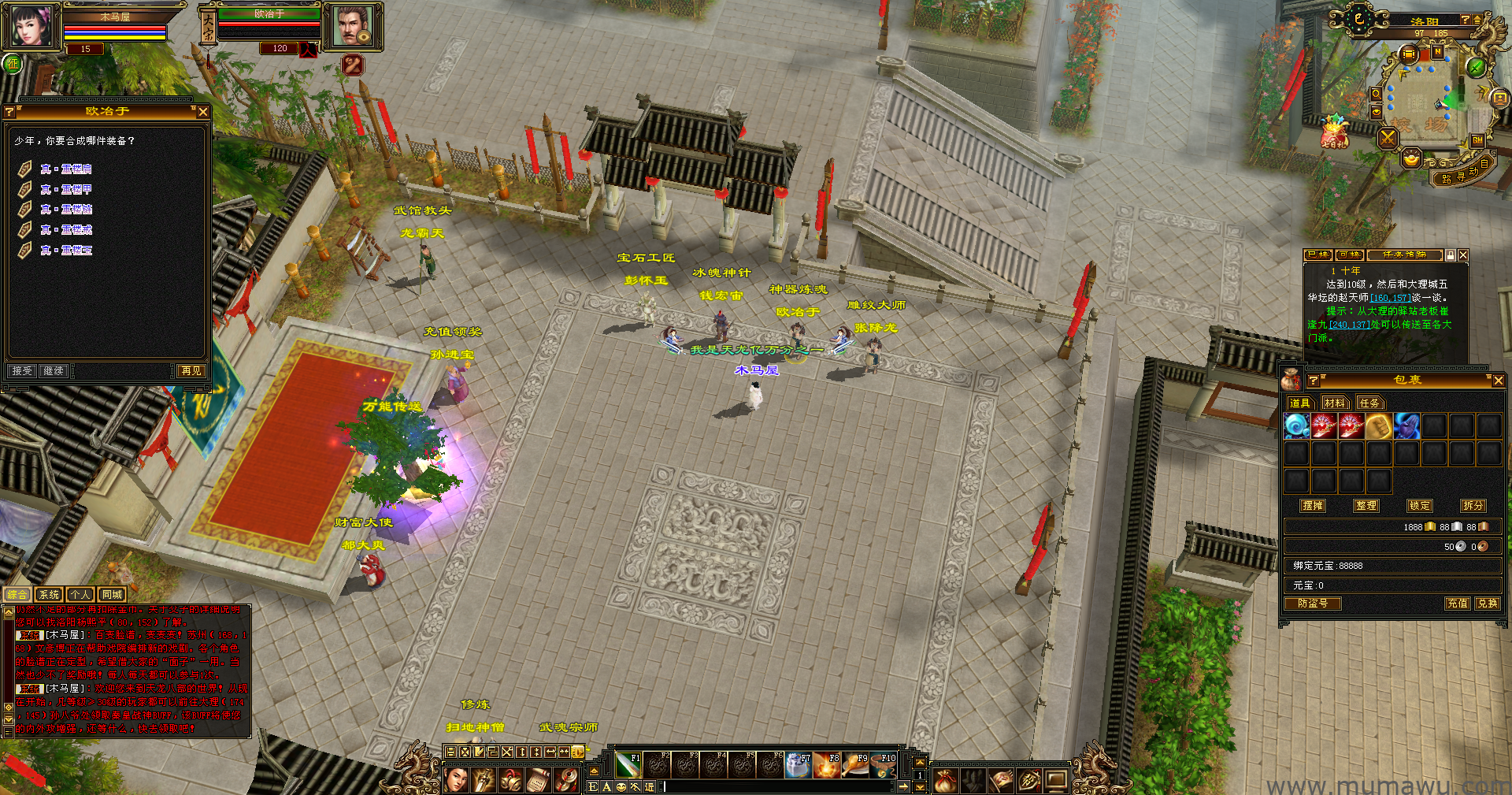
Task: Use the F9 roast chicken item
Action: coord(855,765)
